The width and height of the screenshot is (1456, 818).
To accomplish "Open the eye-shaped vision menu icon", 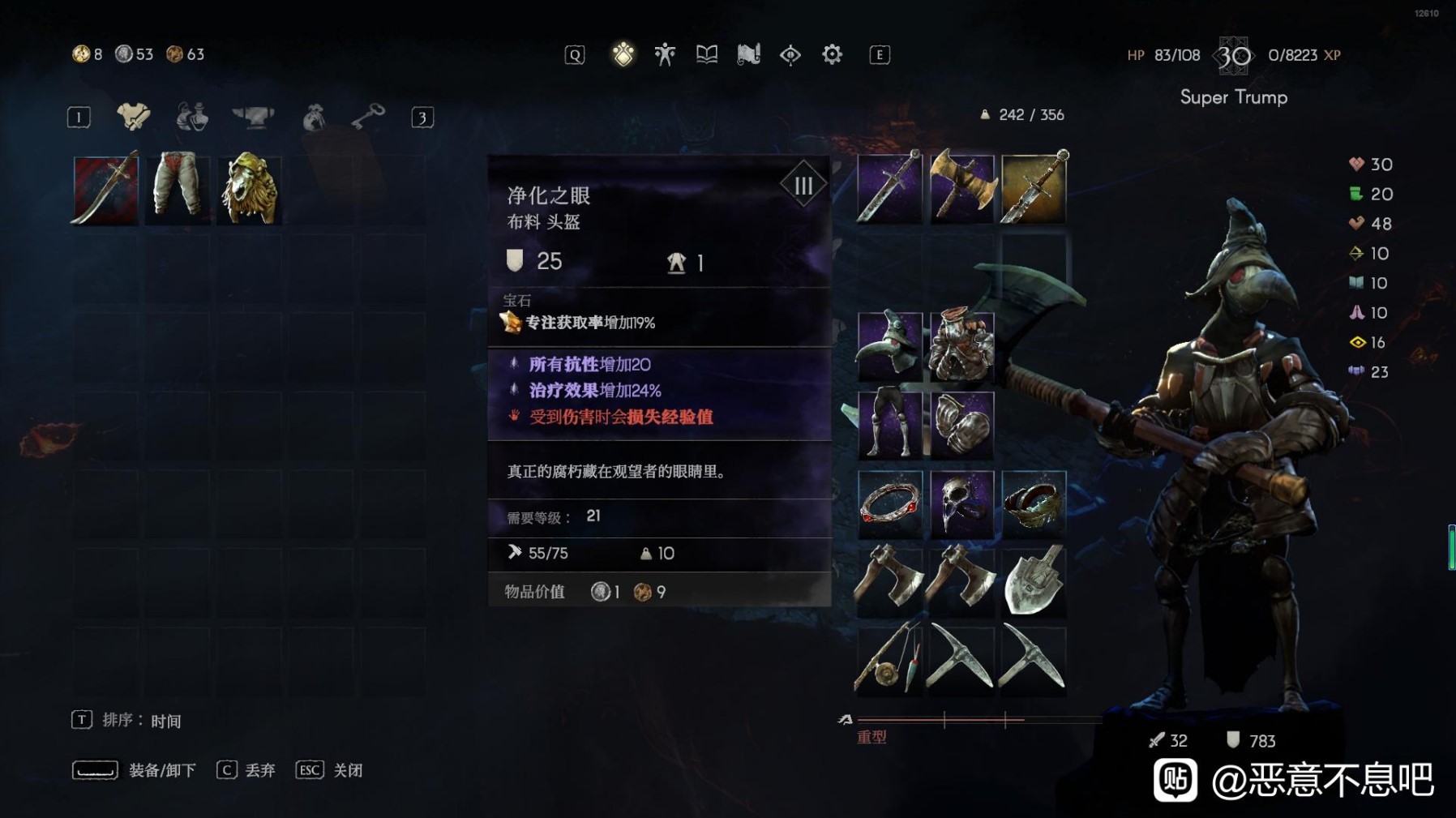I will pos(790,54).
